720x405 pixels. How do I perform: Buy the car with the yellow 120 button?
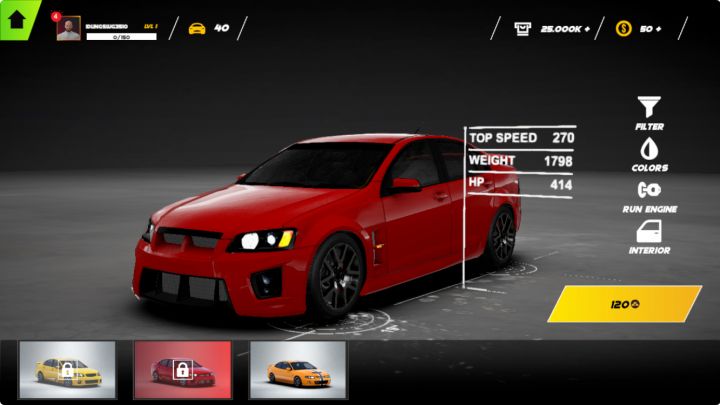coord(624,304)
